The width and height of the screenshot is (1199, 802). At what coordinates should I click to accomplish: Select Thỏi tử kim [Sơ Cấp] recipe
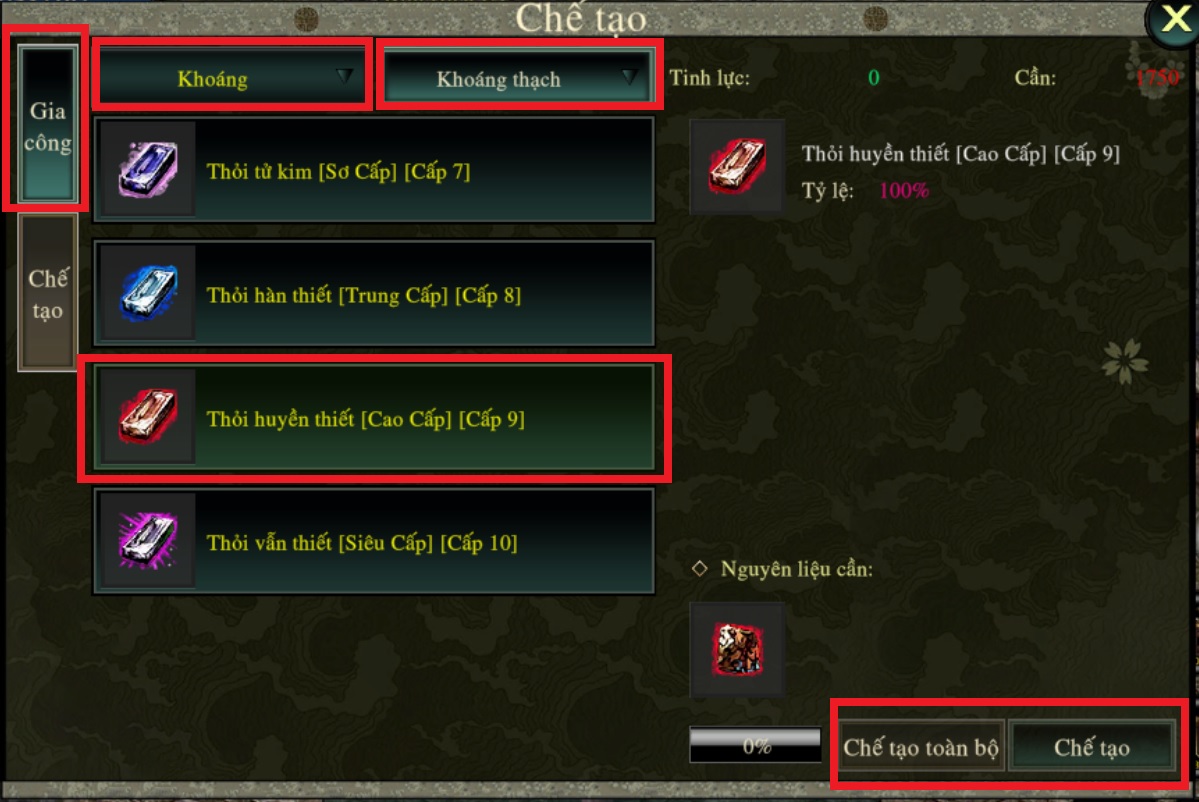pyautogui.click(x=374, y=171)
